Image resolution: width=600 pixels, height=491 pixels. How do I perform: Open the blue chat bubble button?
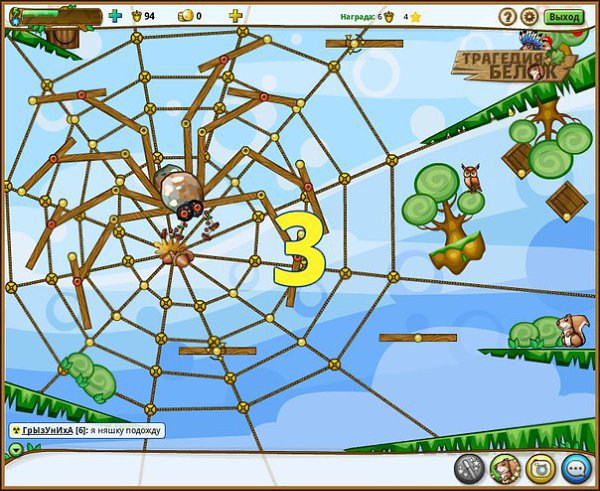(575, 467)
